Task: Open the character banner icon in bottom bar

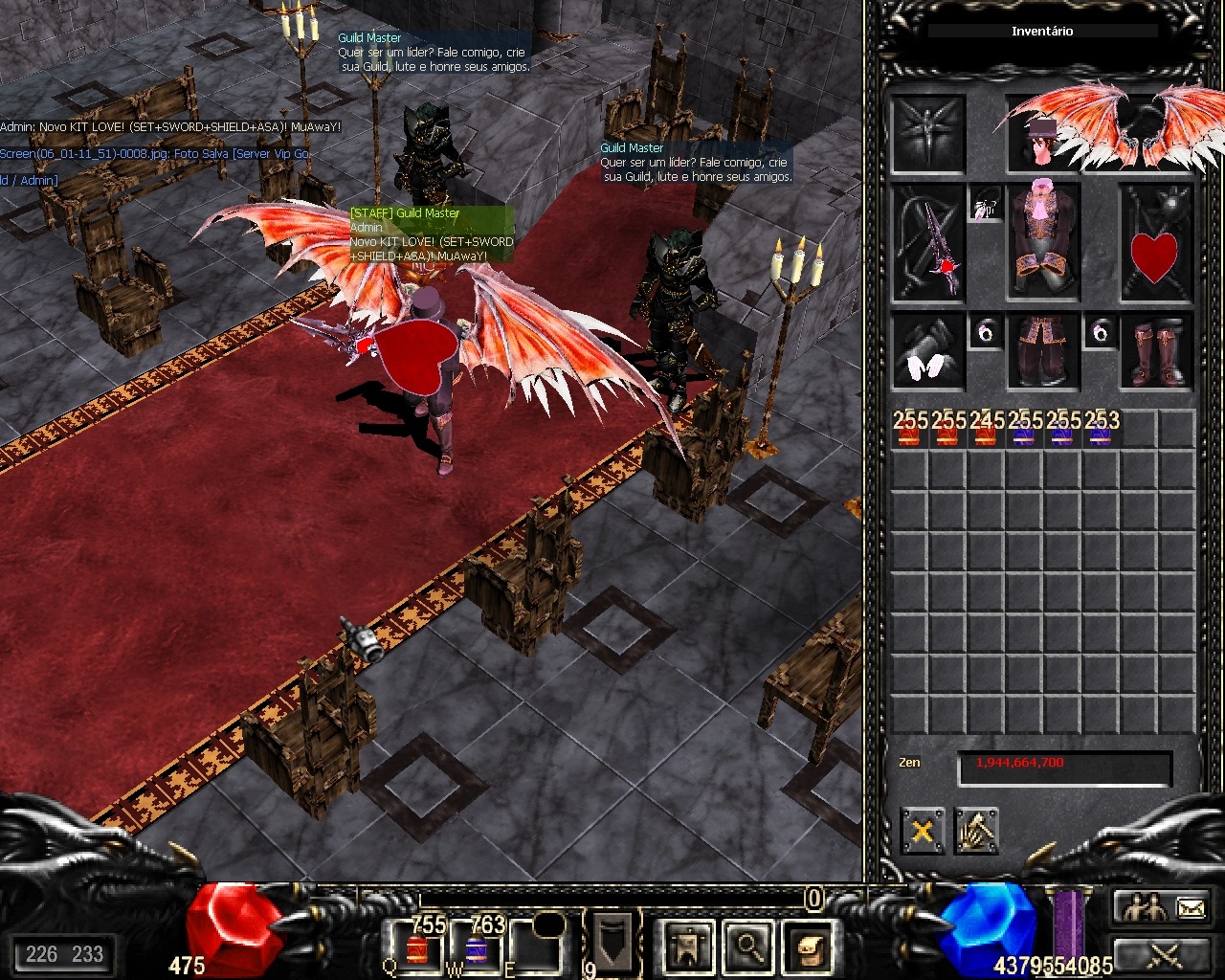Action: [686, 947]
